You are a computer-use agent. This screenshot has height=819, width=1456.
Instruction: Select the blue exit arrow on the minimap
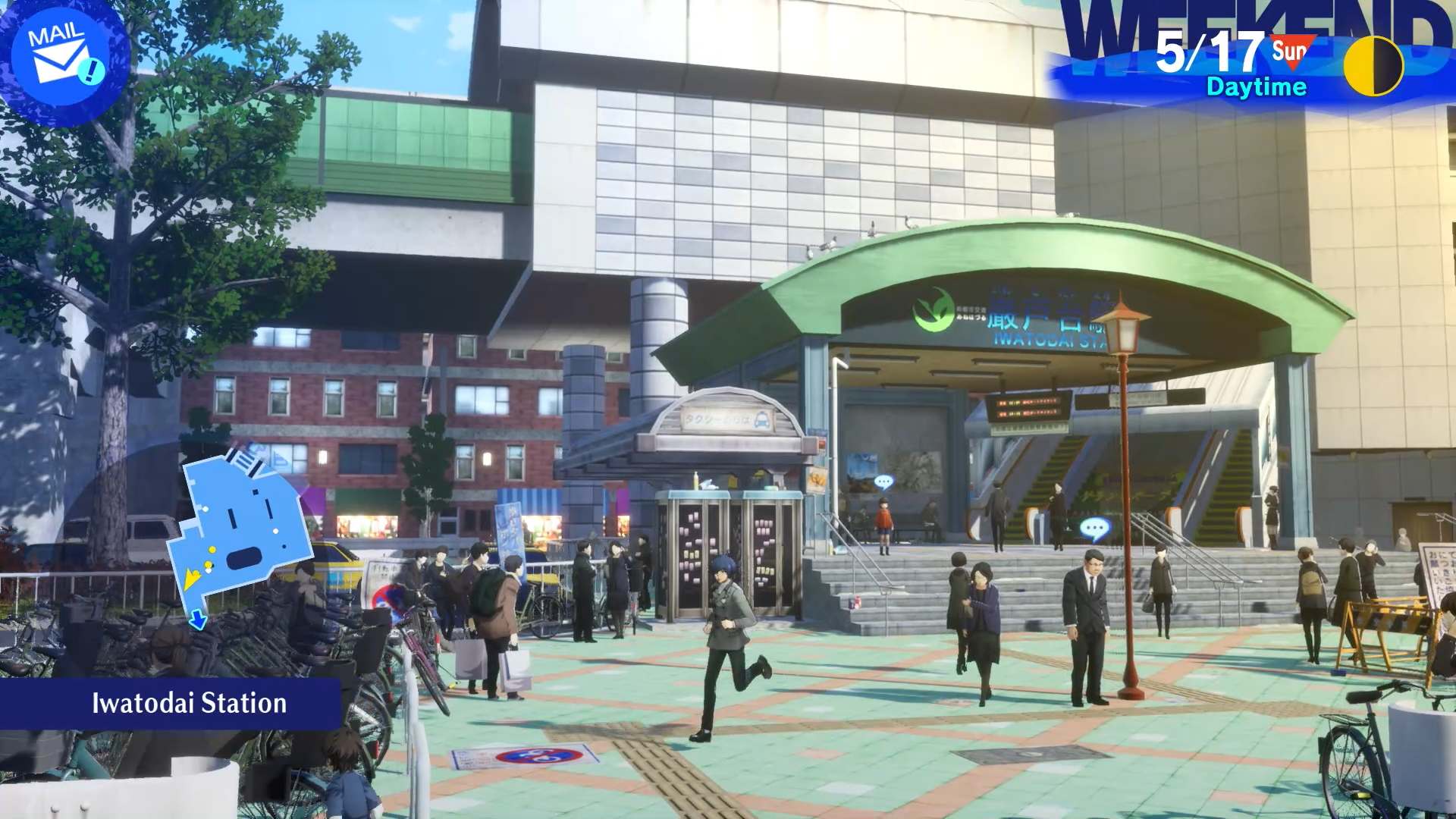(198, 619)
